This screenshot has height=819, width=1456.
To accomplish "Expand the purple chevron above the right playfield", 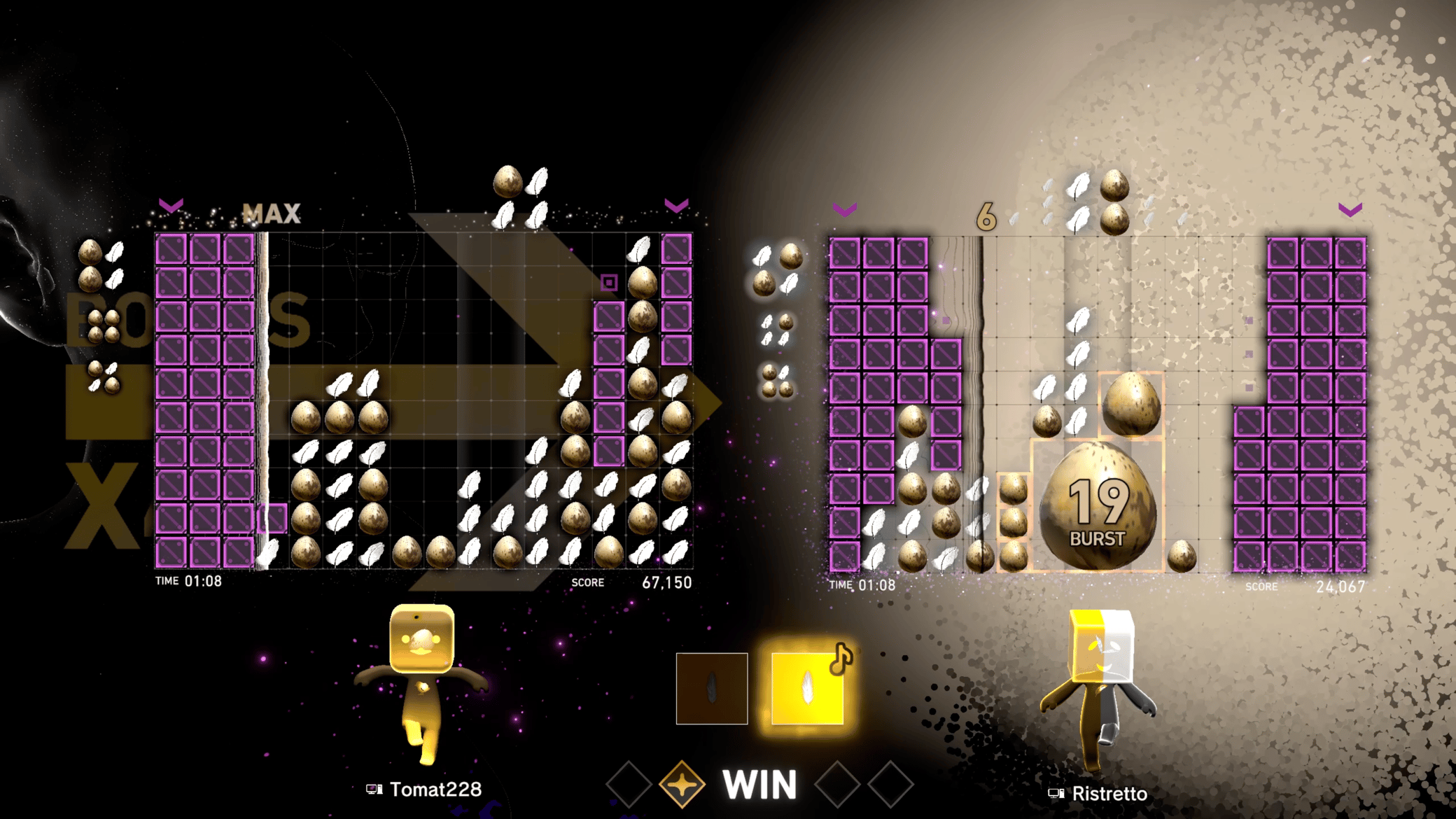I will (x=845, y=210).
